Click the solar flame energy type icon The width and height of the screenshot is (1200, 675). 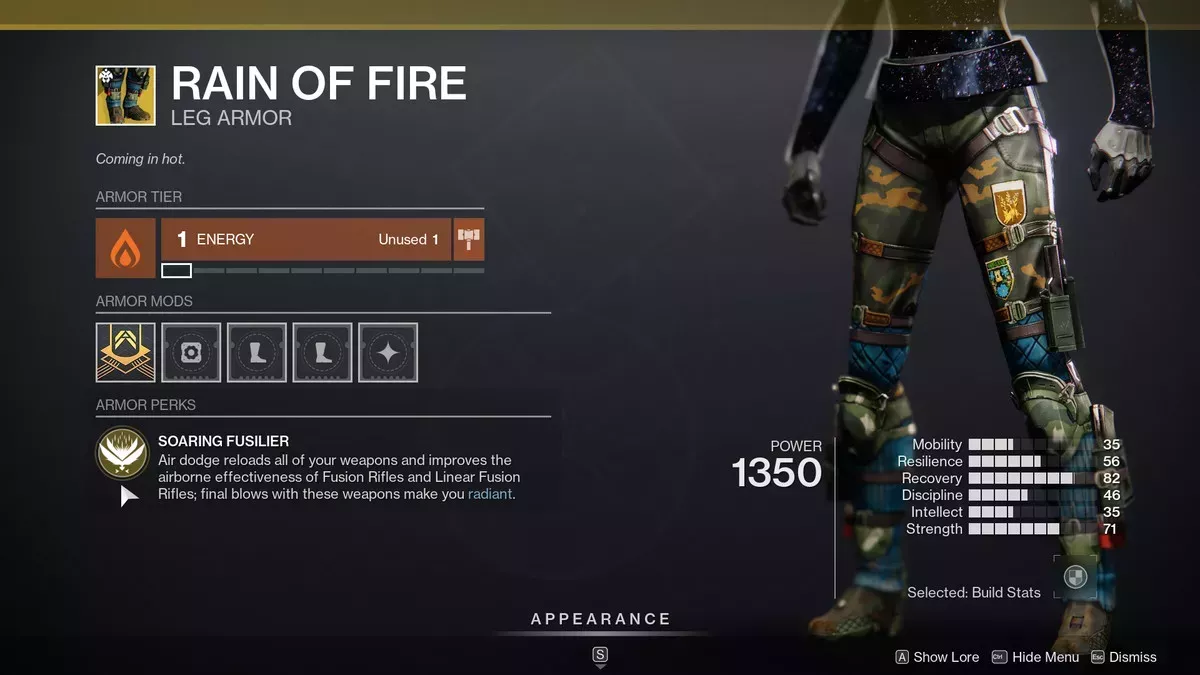click(125, 248)
